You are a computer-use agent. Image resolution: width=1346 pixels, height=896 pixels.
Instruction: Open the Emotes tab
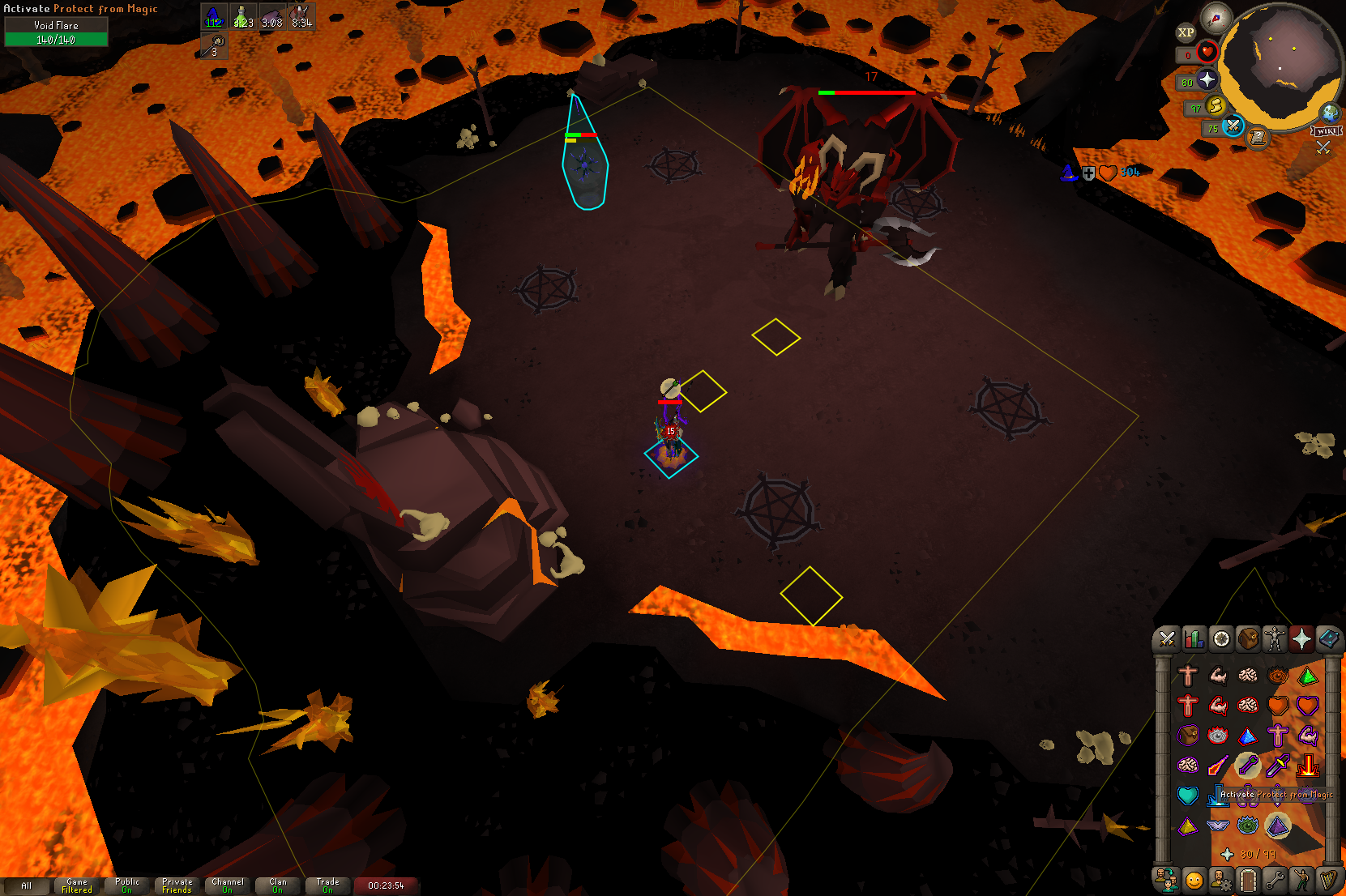[x=1301, y=880]
